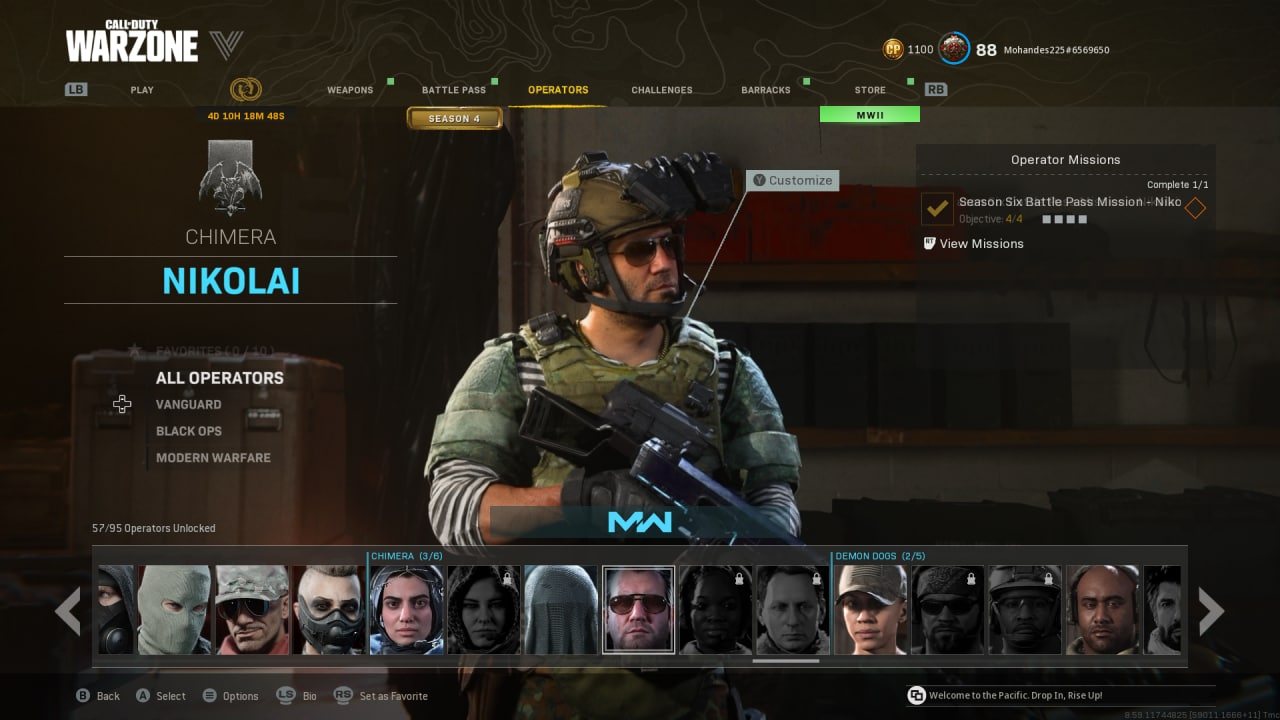This screenshot has height=720, width=1280.
Task: Click the CP currency coin icon
Action: coord(892,48)
